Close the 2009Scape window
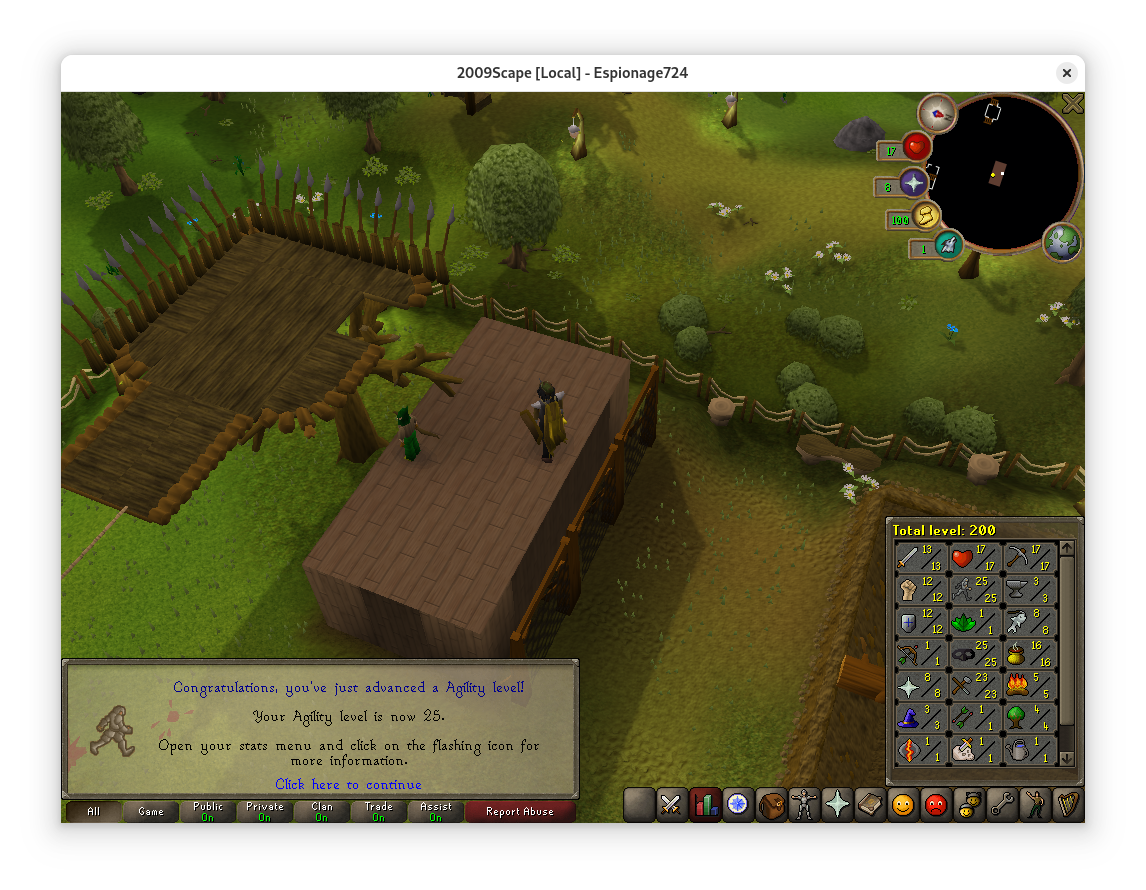 1067,73
